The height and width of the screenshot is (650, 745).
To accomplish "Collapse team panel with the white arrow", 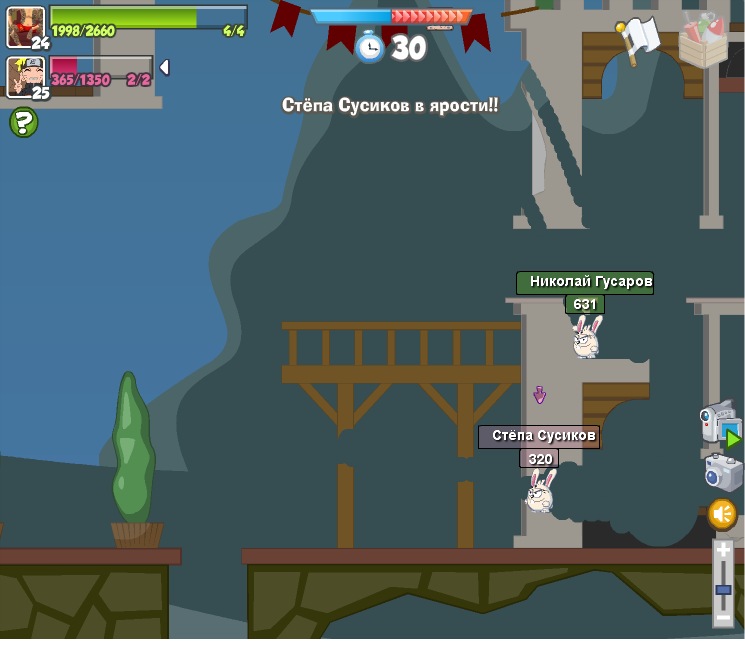I will pos(164,67).
